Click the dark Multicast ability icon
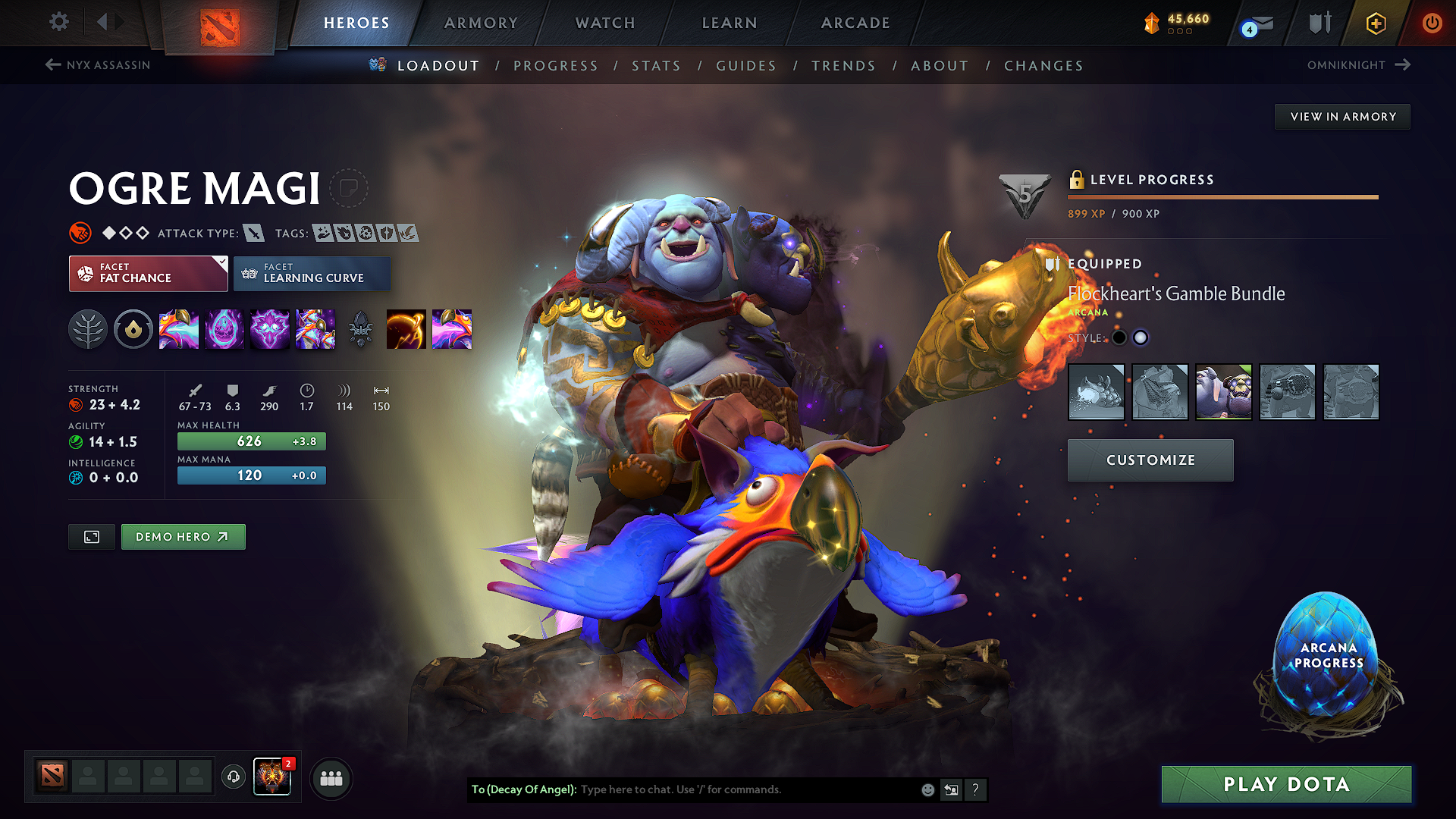The width and height of the screenshot is (1456, 819). 361,329
